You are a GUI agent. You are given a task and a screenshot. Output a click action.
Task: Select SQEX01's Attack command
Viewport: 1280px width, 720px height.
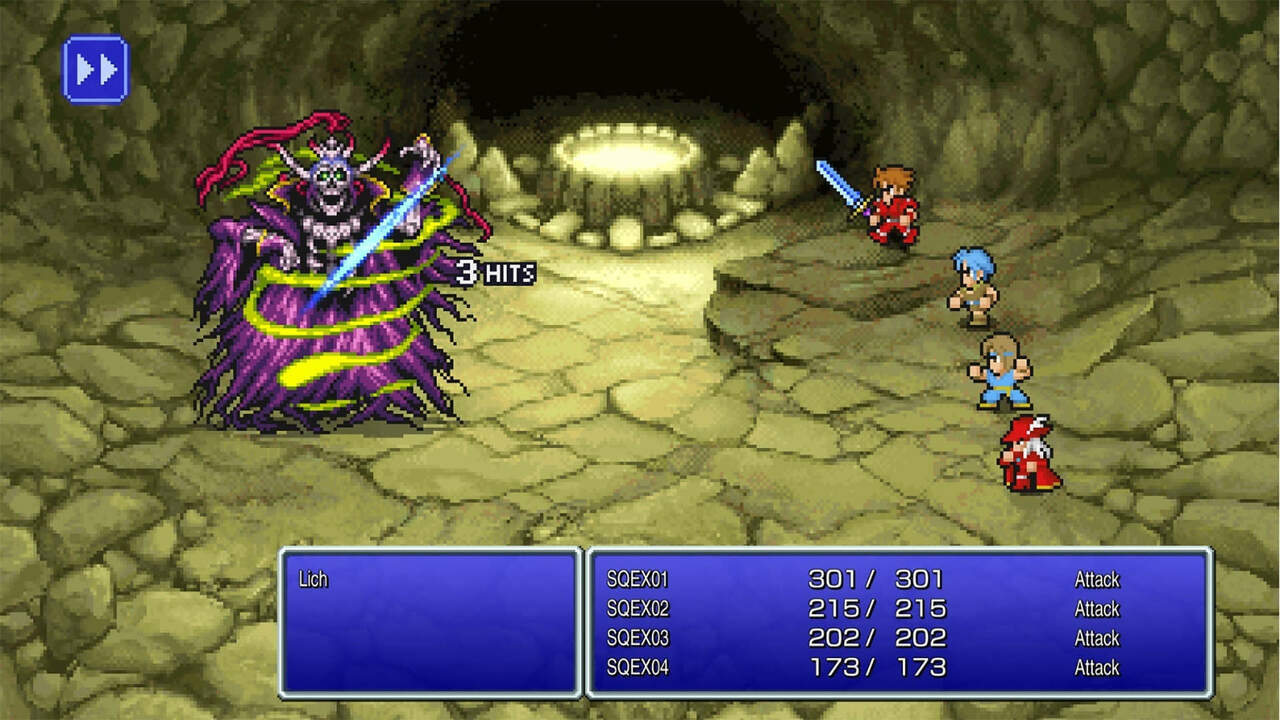[x=1096, y=578]
